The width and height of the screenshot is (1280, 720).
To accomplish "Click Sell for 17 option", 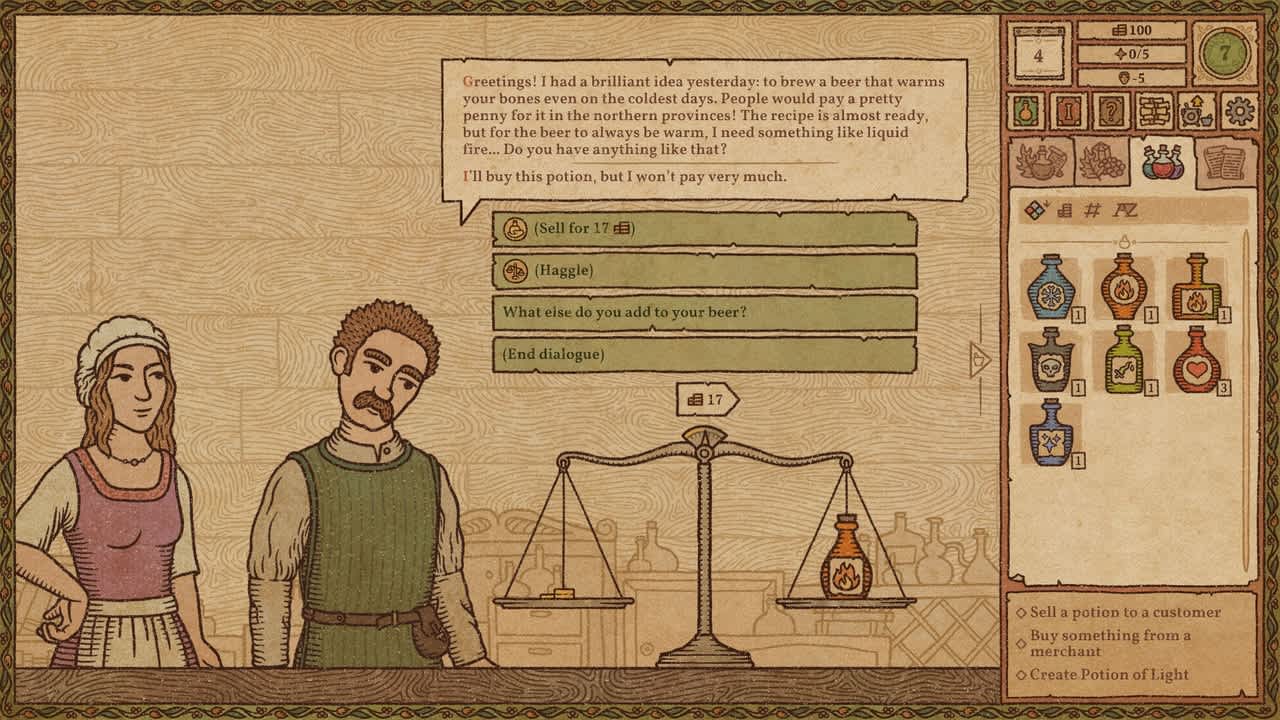I will tap(712, 229).
